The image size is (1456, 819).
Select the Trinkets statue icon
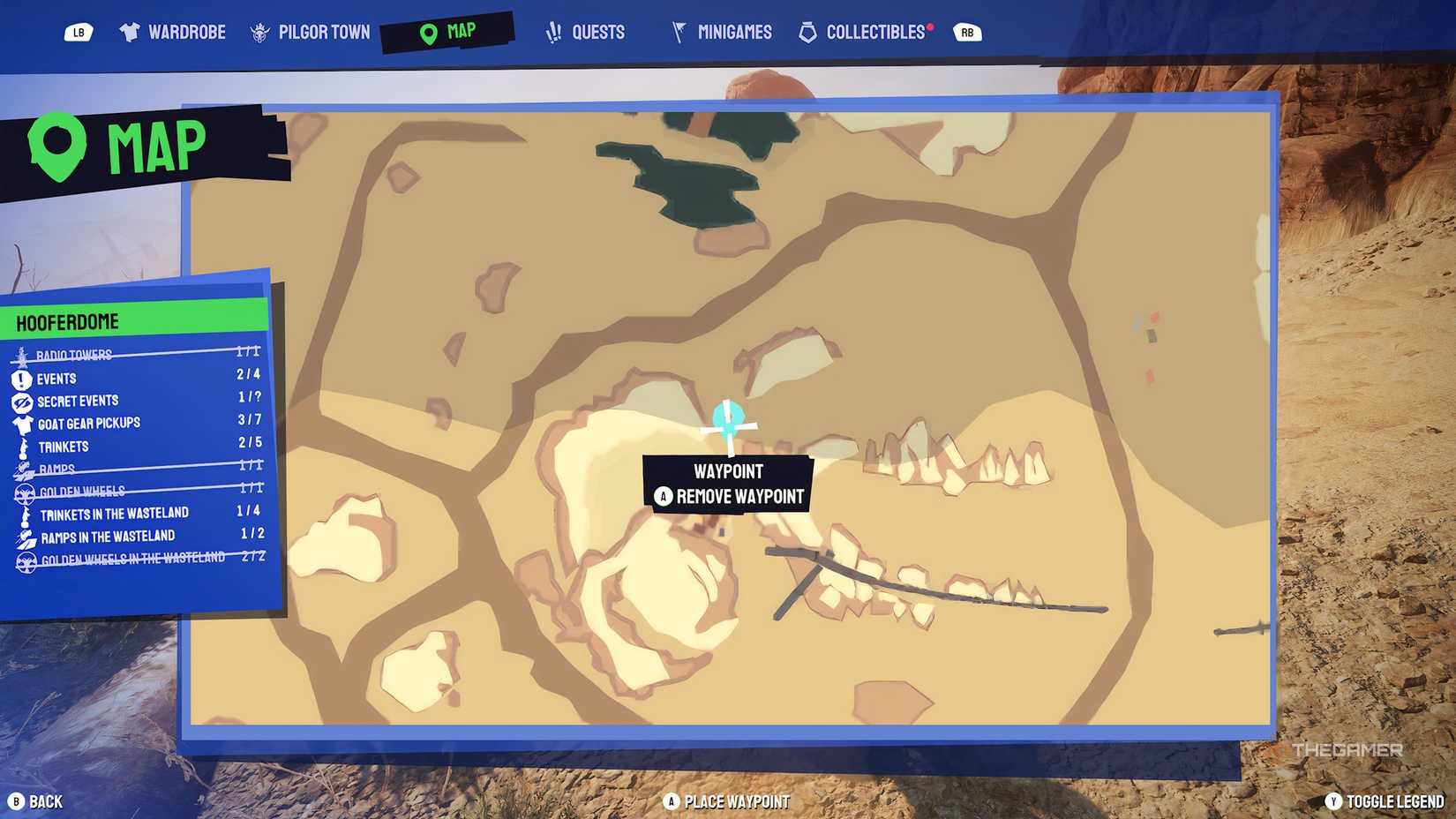click(21, 446)
